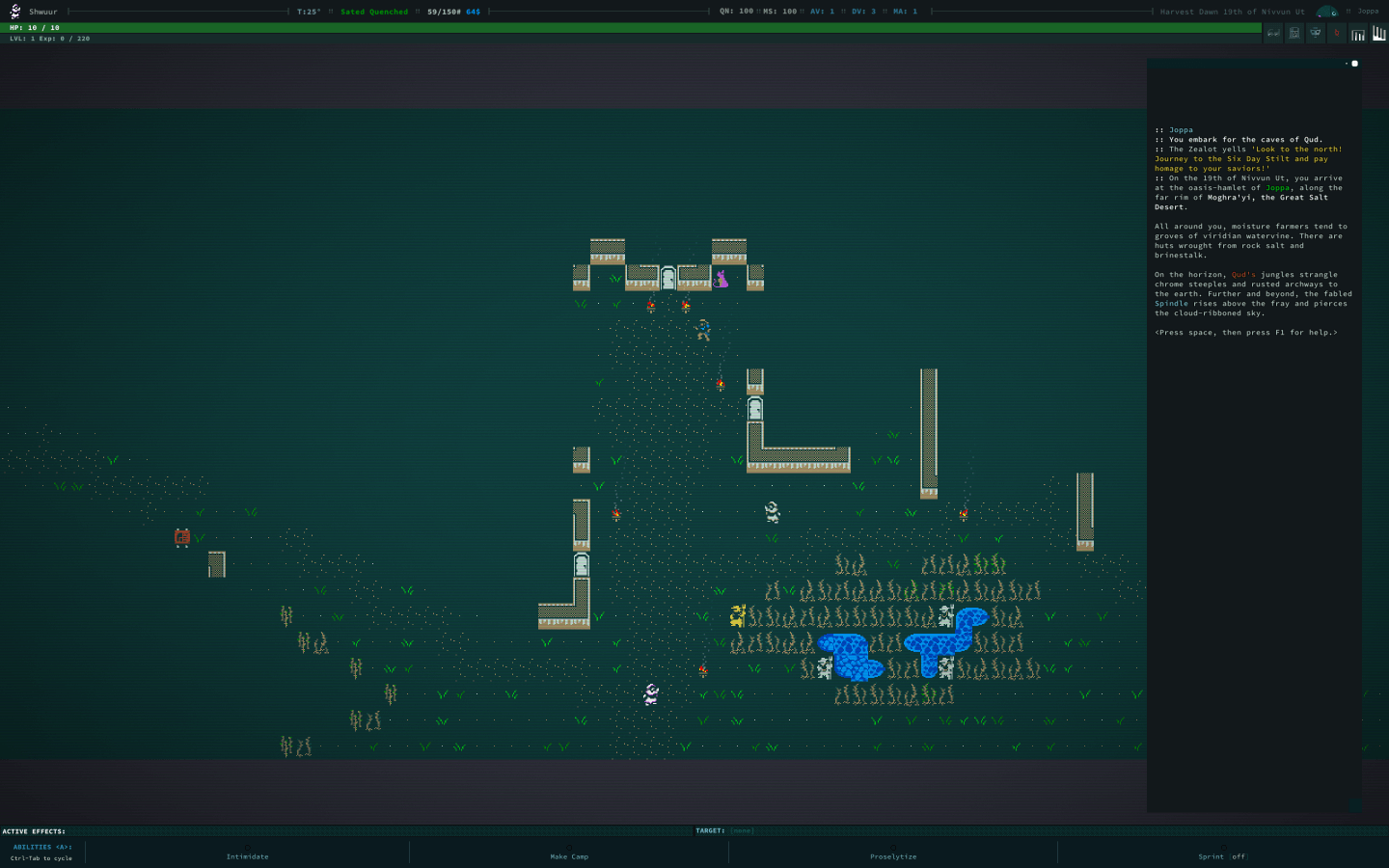Click the teal dome creature icon near Joppa label
Viewport: 1389px width, 868px height.
[x=1327, y=12]
